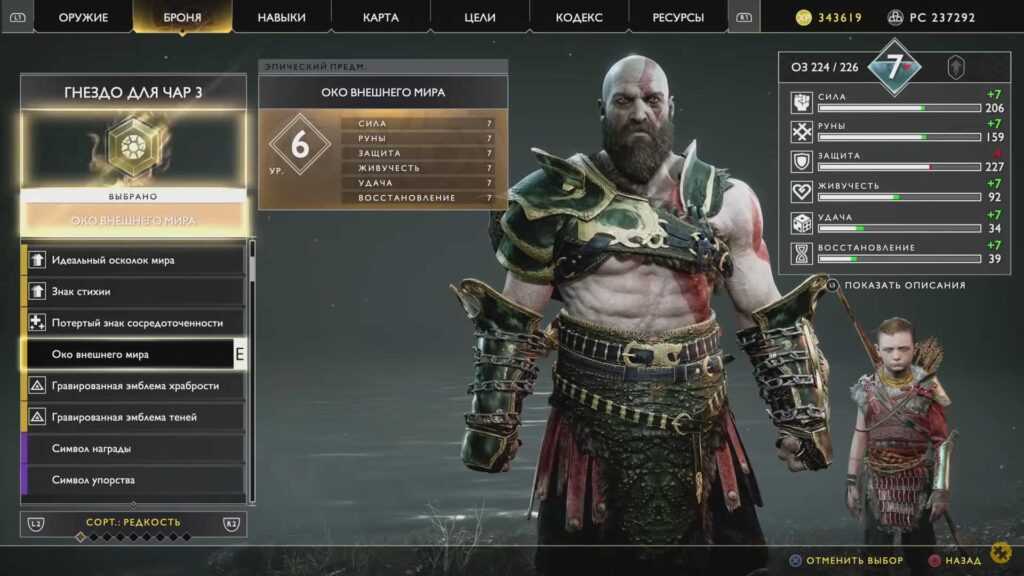Open the КОДЕКС tab

coord(579,18)
